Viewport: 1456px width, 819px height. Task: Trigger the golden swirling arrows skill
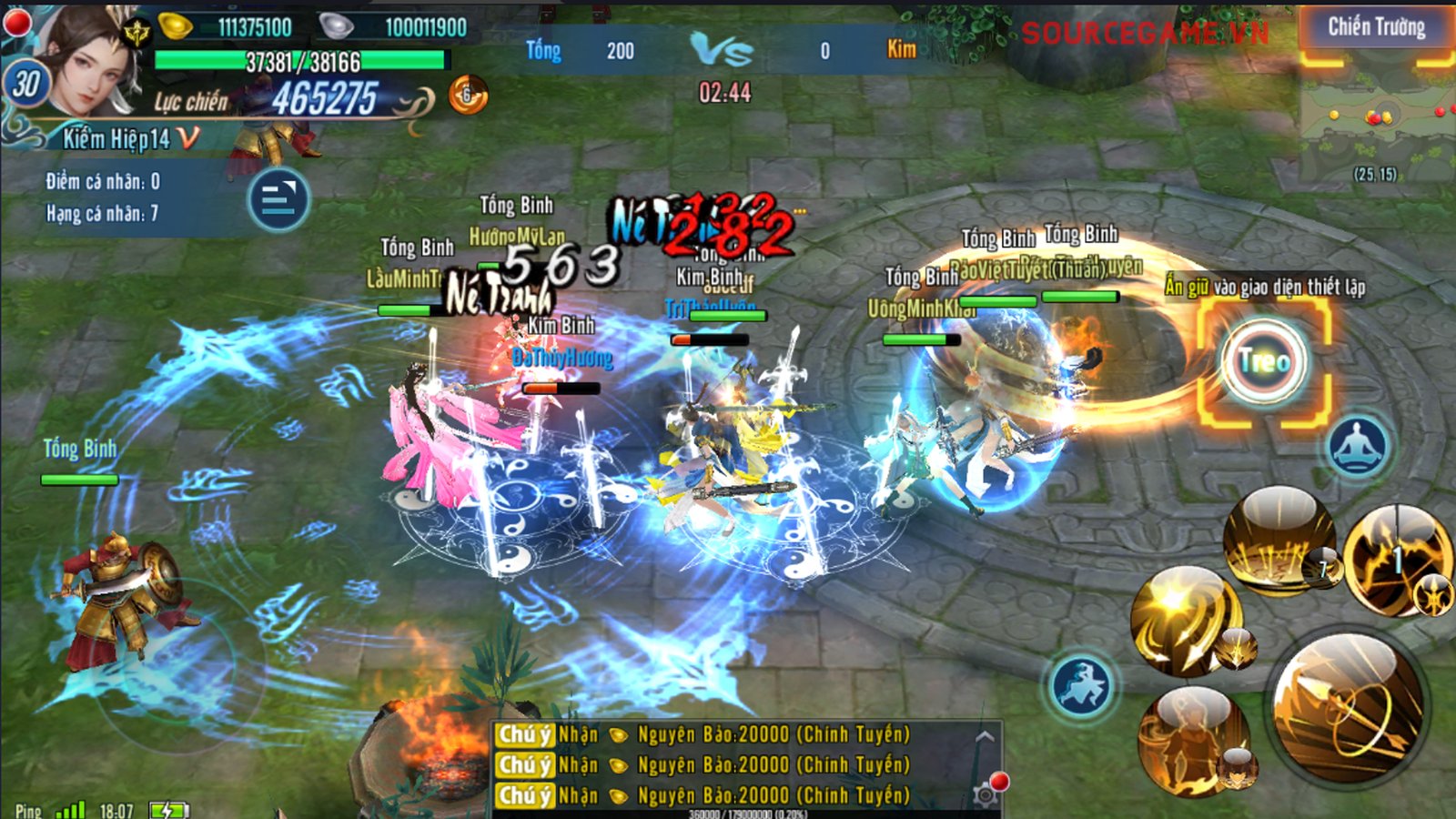coord(1185,621)
